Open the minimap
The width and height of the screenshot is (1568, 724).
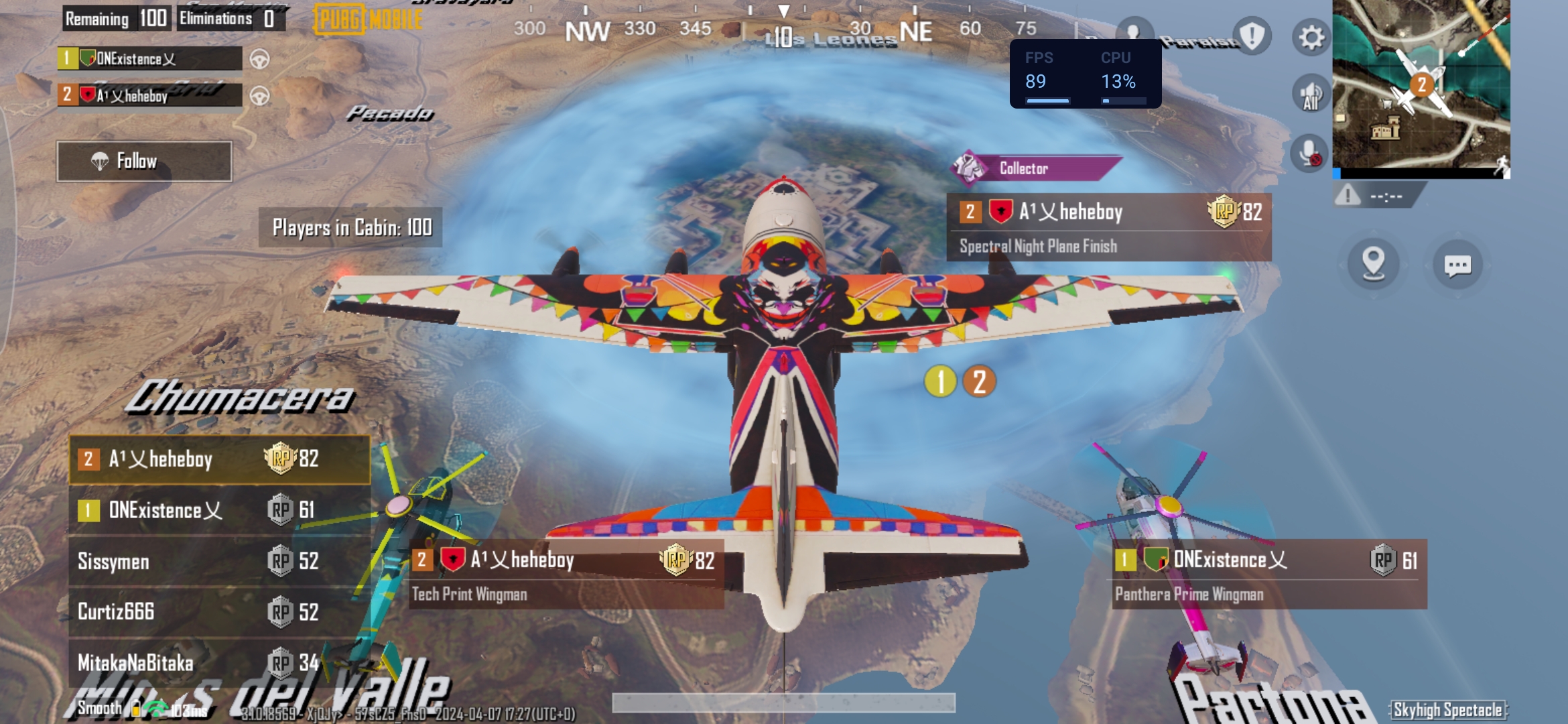click(x=1421, y=86)
